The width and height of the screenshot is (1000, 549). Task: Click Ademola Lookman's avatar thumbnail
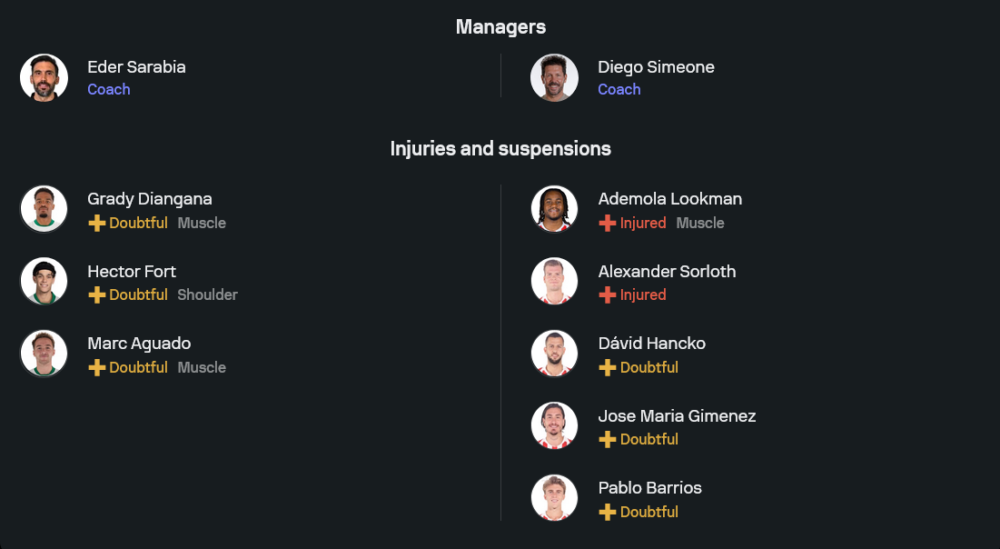click(x=554, y=209)
